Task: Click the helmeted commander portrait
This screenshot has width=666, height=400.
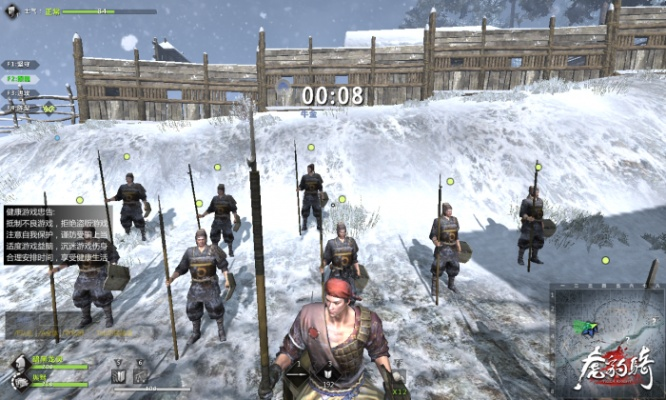Action: 19,363
